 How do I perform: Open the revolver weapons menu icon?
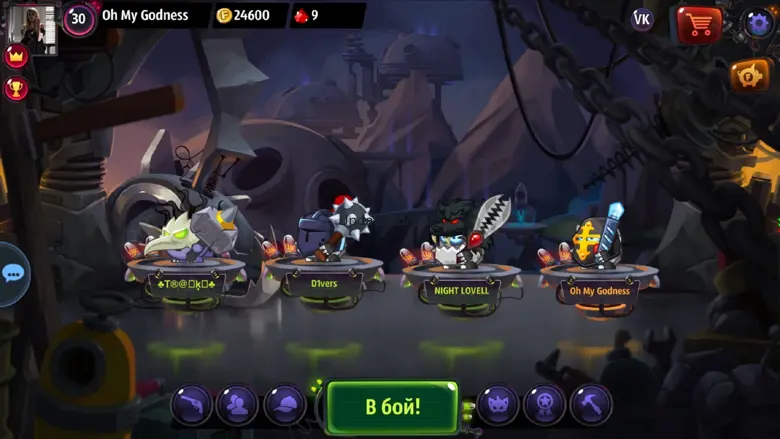coord(191,404)
